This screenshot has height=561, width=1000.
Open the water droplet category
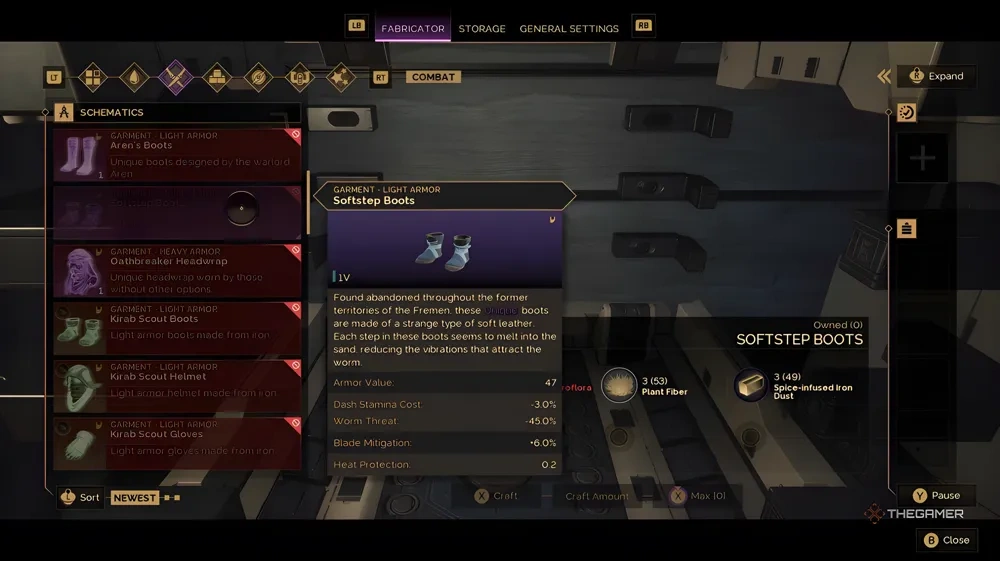[134, 77]
